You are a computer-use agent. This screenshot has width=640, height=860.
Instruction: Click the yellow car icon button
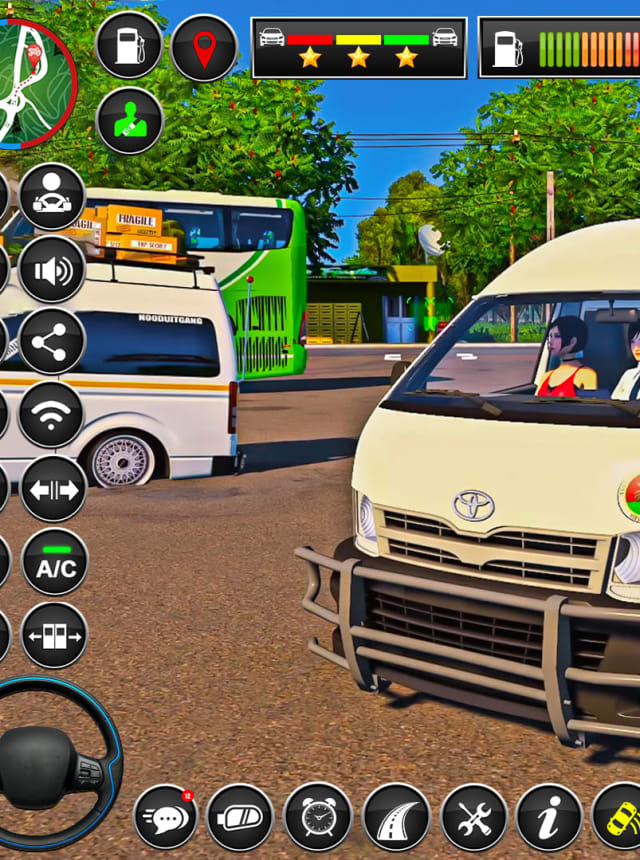click(620, 817)
